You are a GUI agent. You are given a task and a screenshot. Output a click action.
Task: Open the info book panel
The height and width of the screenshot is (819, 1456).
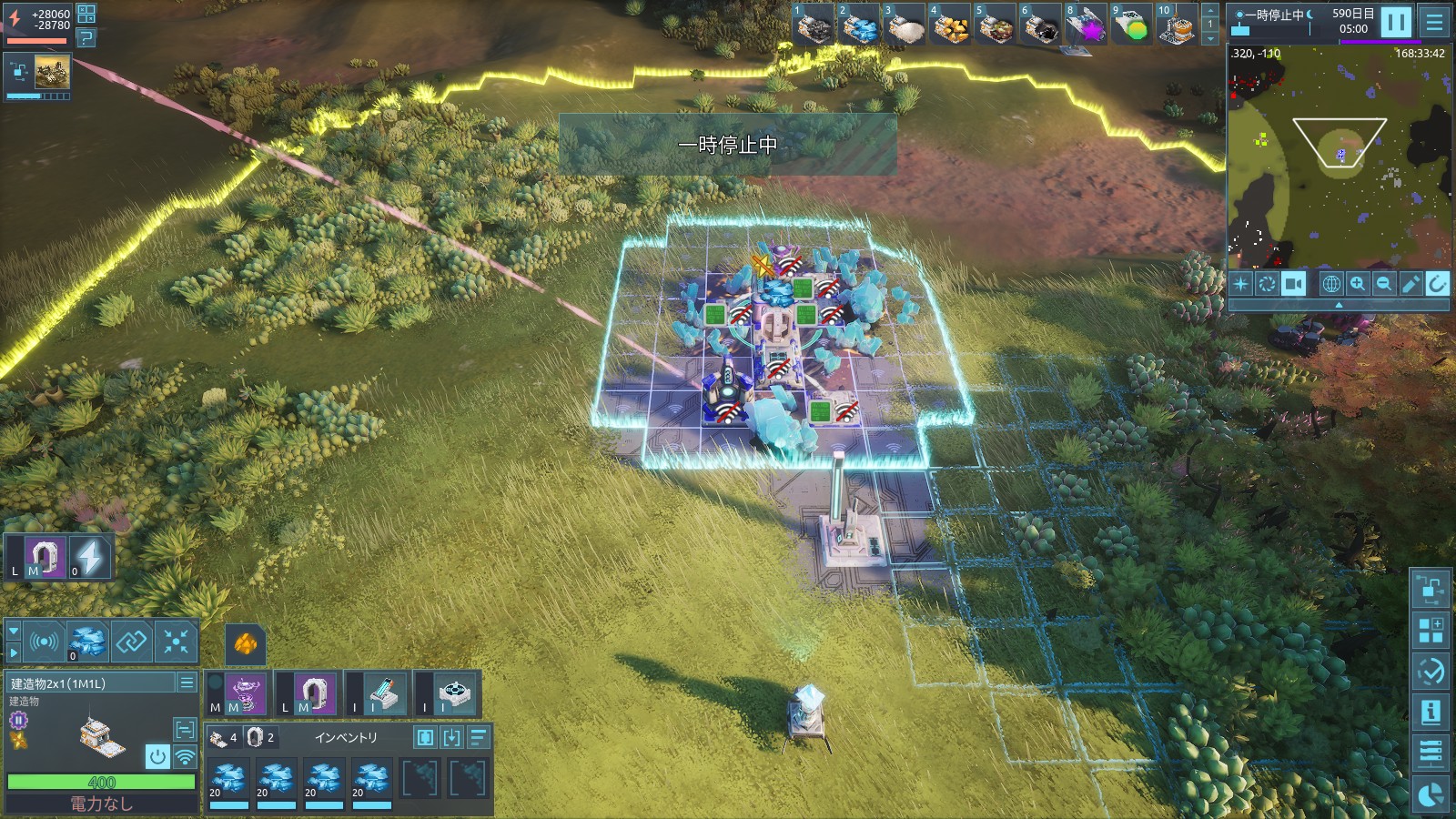pos(1431,713)
